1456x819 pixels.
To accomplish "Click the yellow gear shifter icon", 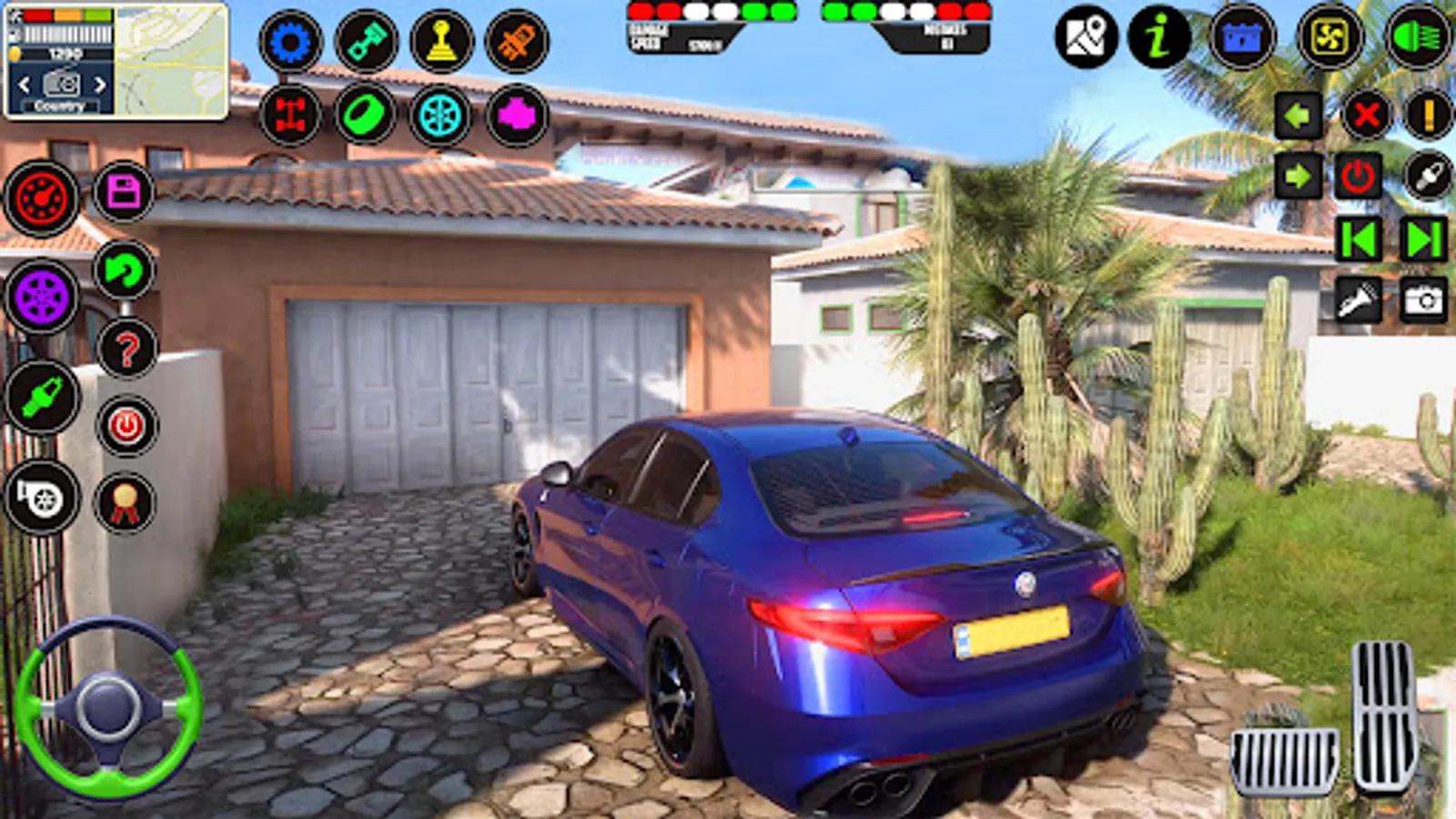I will [x=441, y=42].
